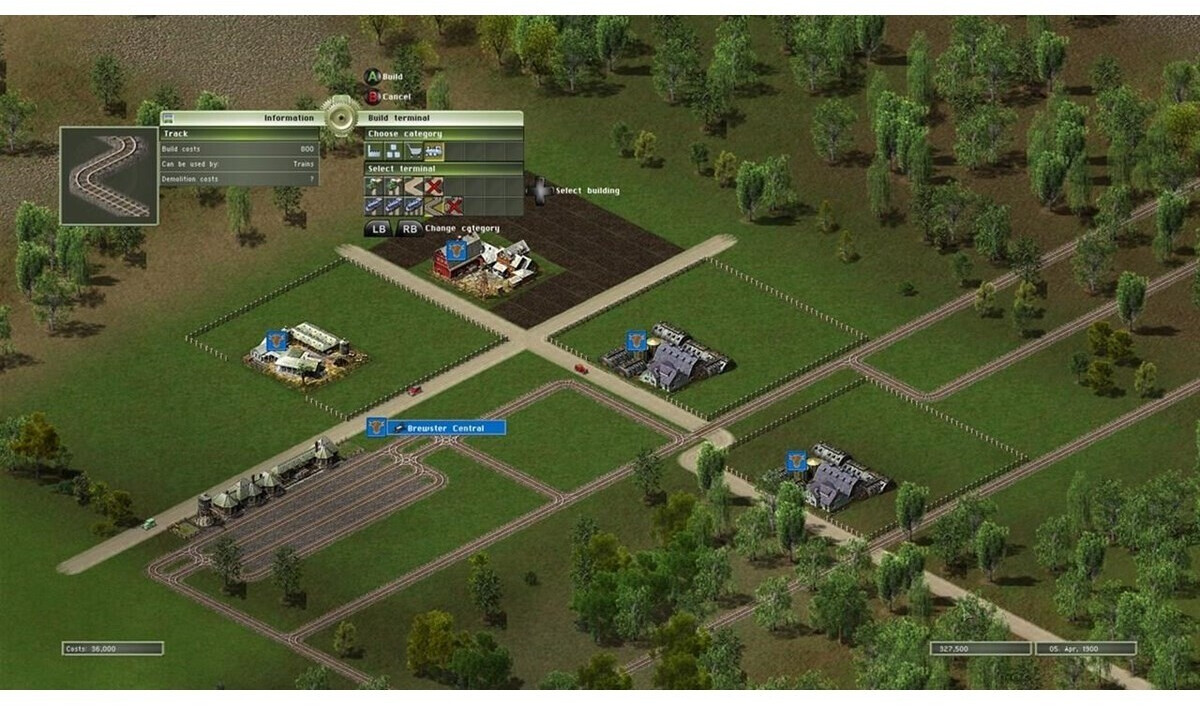Select the locomotive terminal category

(x=434, y=152)
